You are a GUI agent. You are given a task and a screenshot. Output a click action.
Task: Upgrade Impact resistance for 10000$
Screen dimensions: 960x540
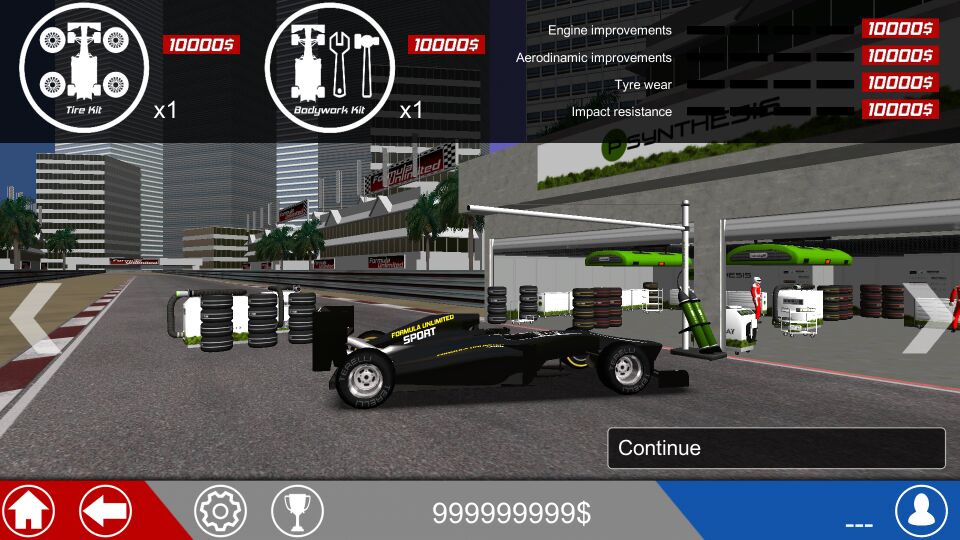pyautogui.click(x=898, y=111)
